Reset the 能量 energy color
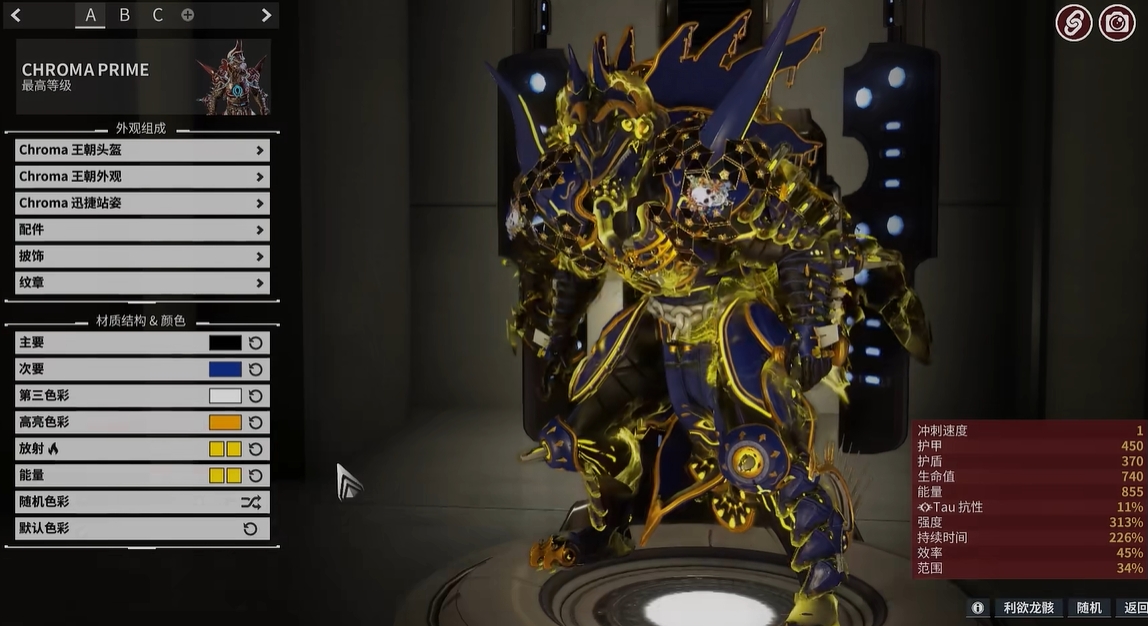1148x626 pixels. tap(255, 476)
